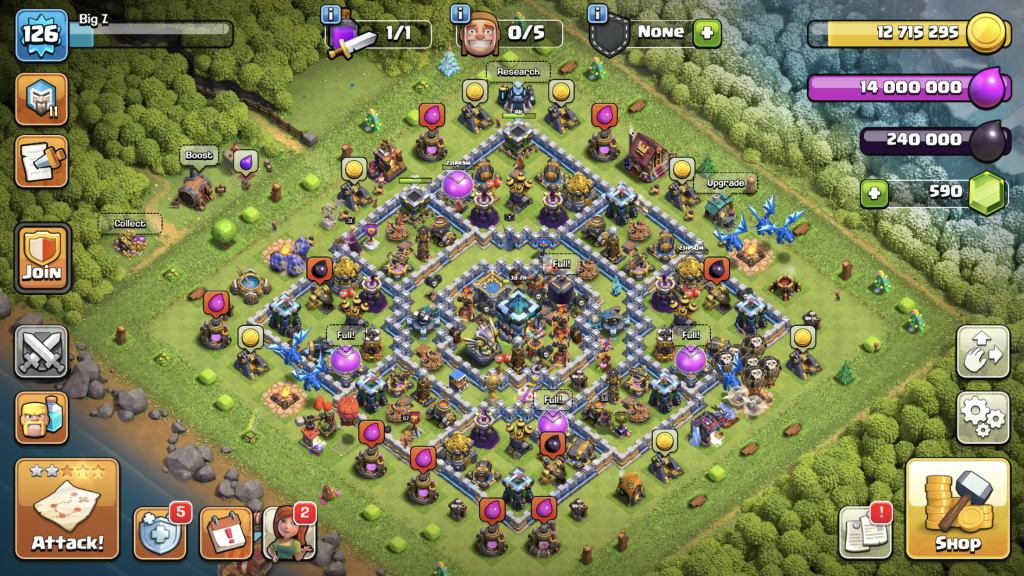Tap the Research label above the laboratory
Image resolution: width=1024 pixels, height=576 pixels.
click(x=518, y=72)
